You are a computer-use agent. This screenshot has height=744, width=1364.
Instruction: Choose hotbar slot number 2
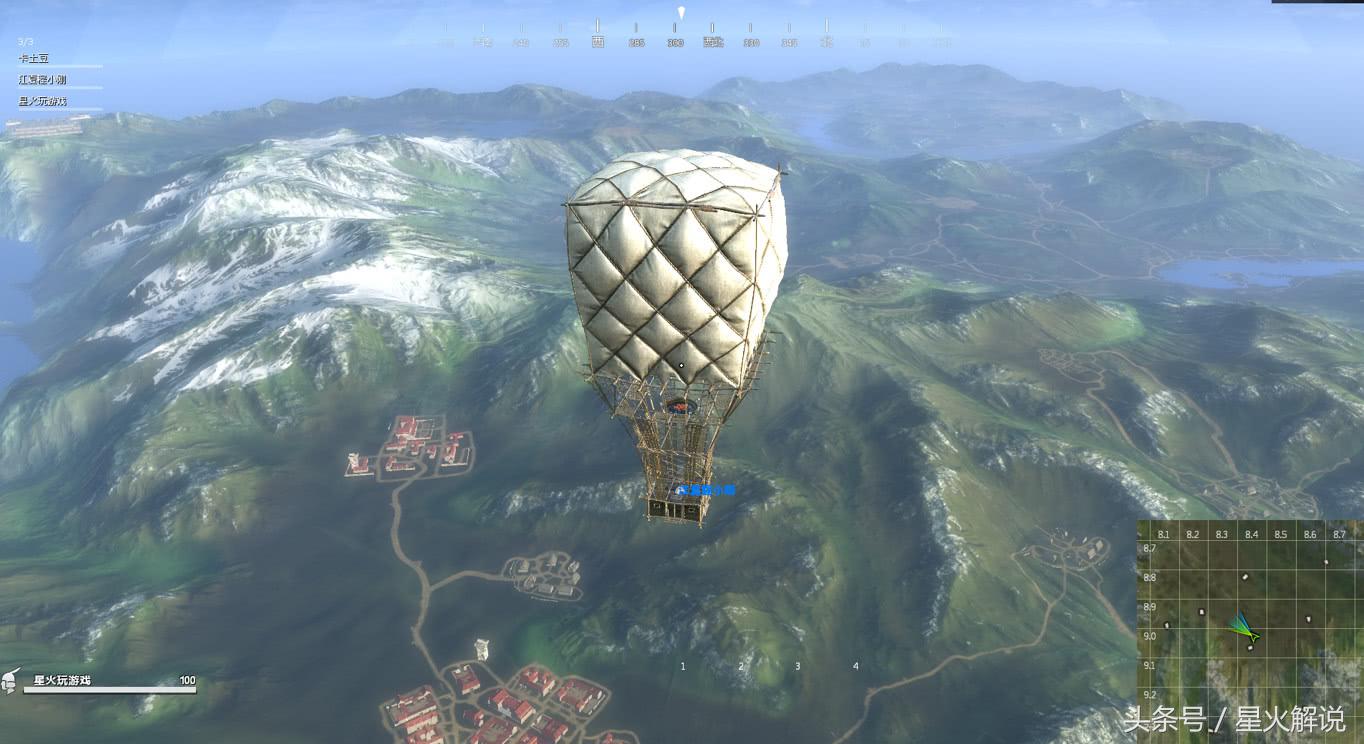[741, 666]
